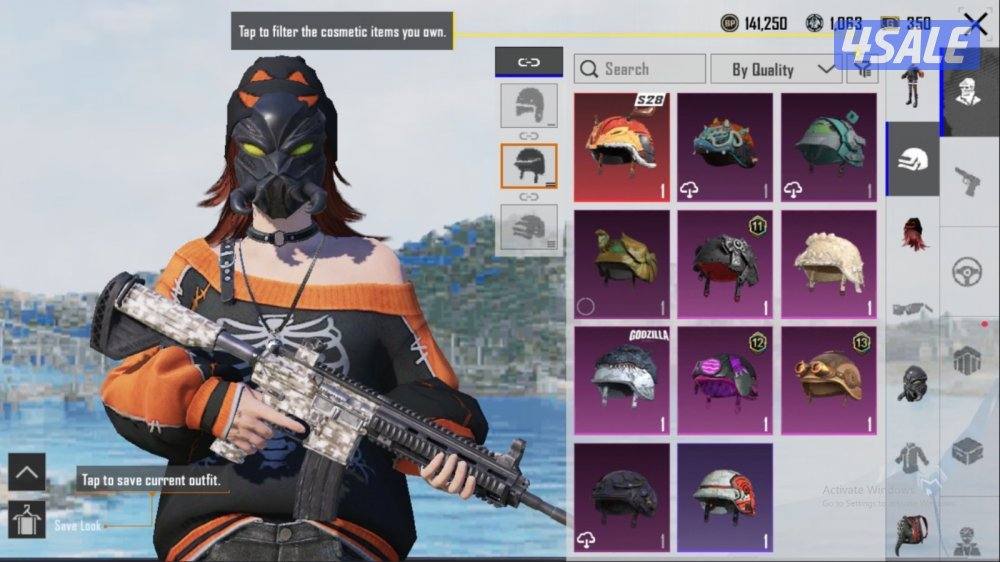Close the wardrobe with the X button
Viewport: 1000px width, 562px height.
[x=974, y=24]
